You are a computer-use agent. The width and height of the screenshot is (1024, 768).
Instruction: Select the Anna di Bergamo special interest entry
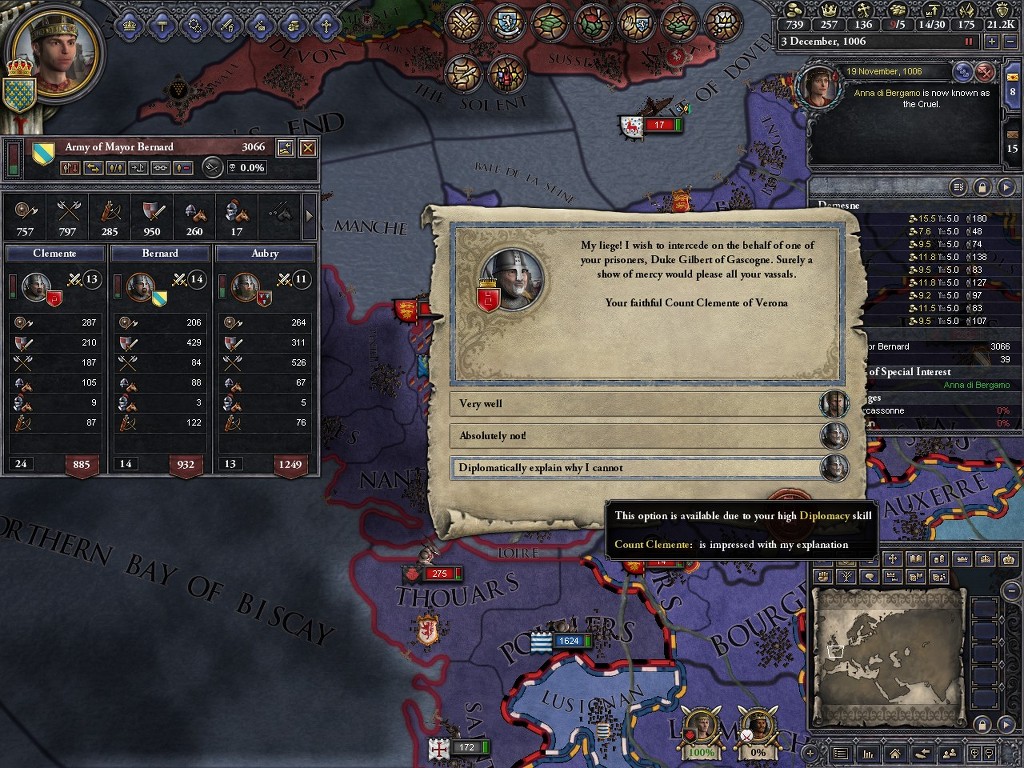pyautogui.click(x=976, y=385)
